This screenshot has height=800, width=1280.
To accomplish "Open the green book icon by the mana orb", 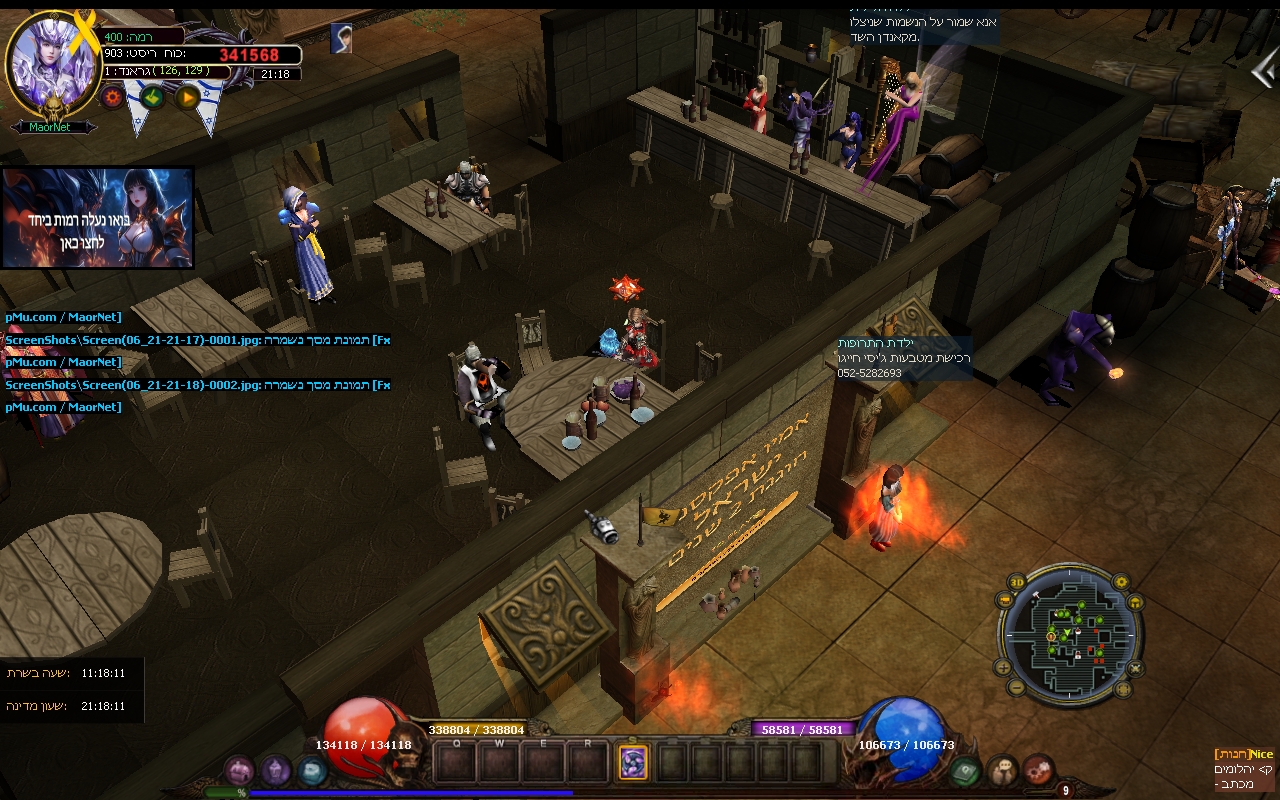I will [x=964, y=770].
